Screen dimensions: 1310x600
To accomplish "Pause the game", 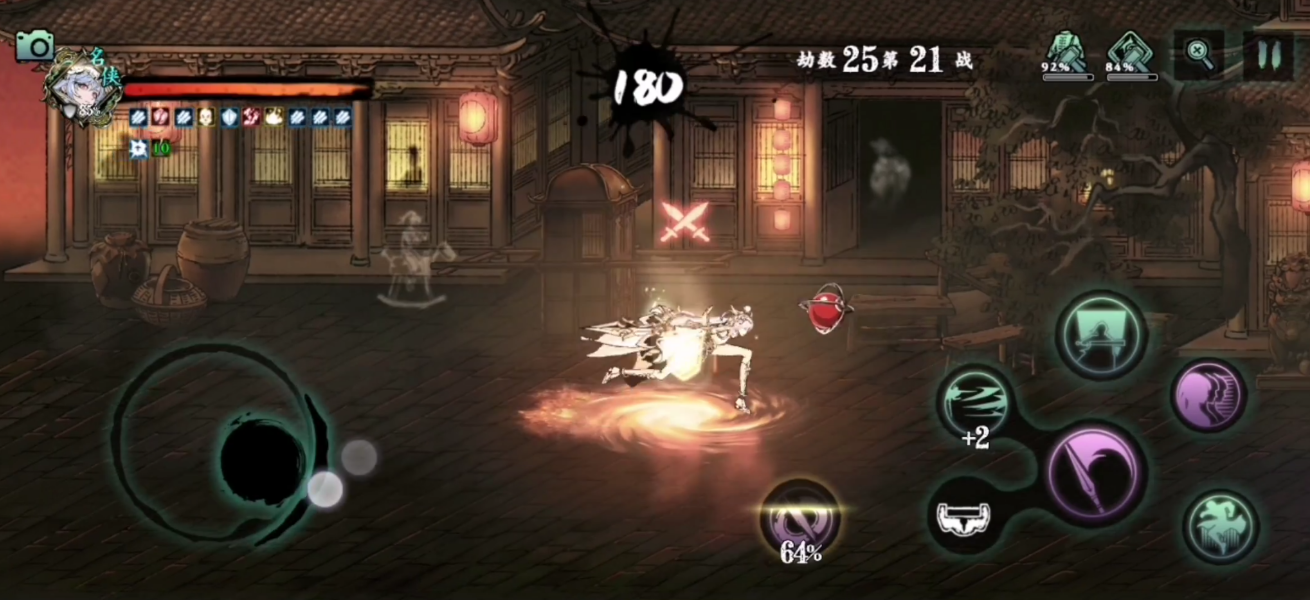I will point(1268,55).
